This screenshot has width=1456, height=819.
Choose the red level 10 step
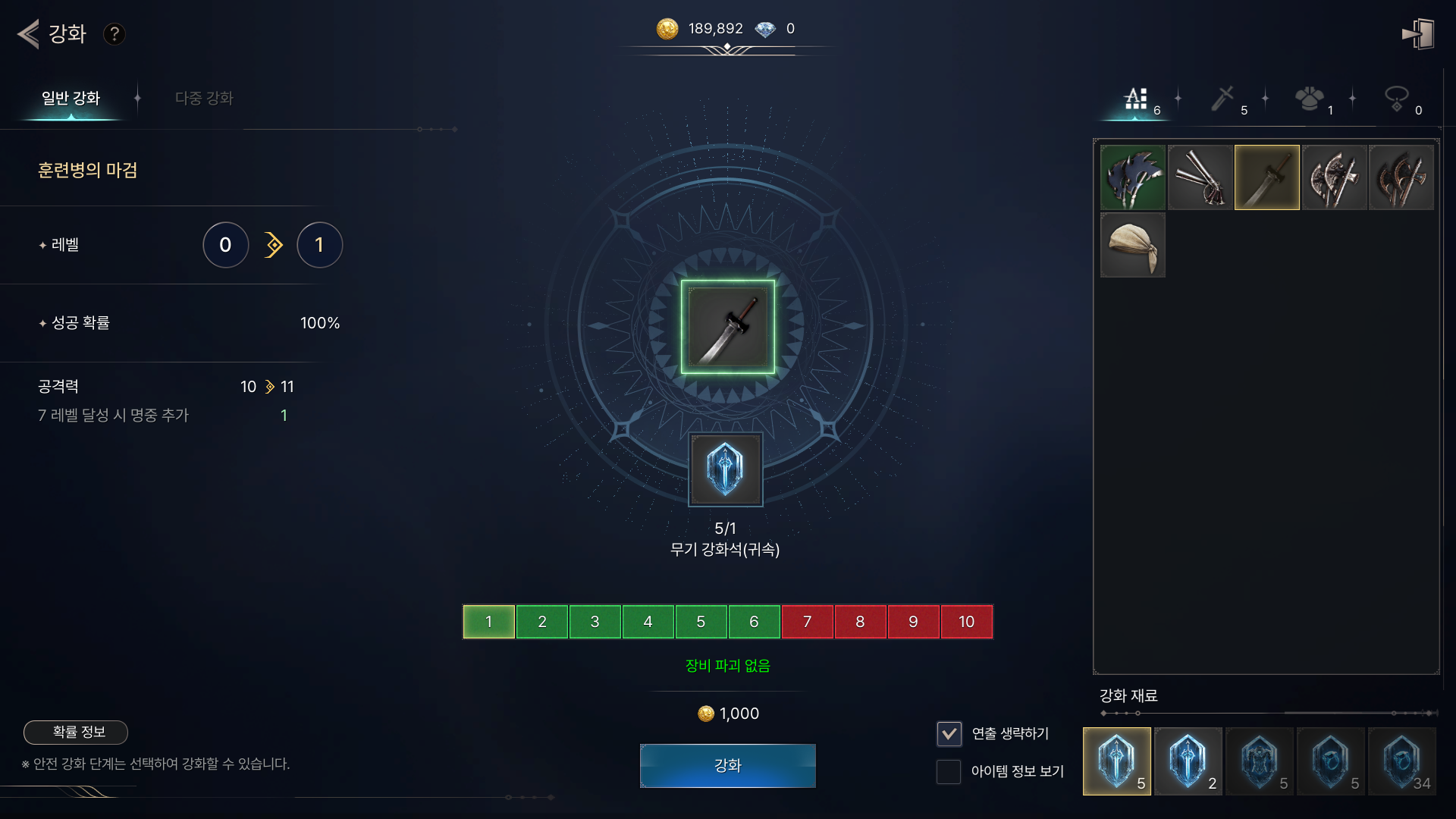pyautogui.click(x=966, y=622)
